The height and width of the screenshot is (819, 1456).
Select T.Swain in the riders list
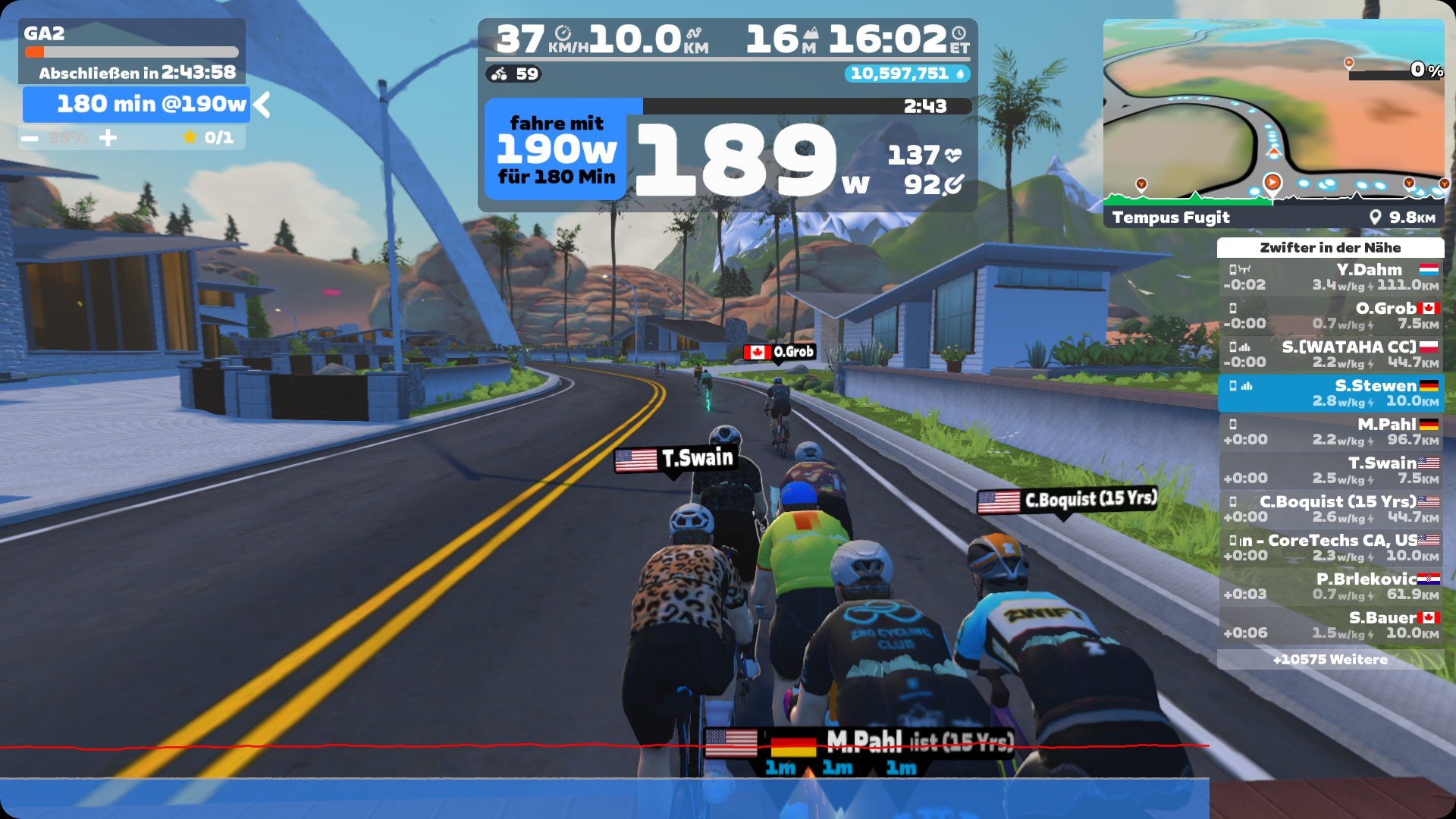coord(1330,471)
